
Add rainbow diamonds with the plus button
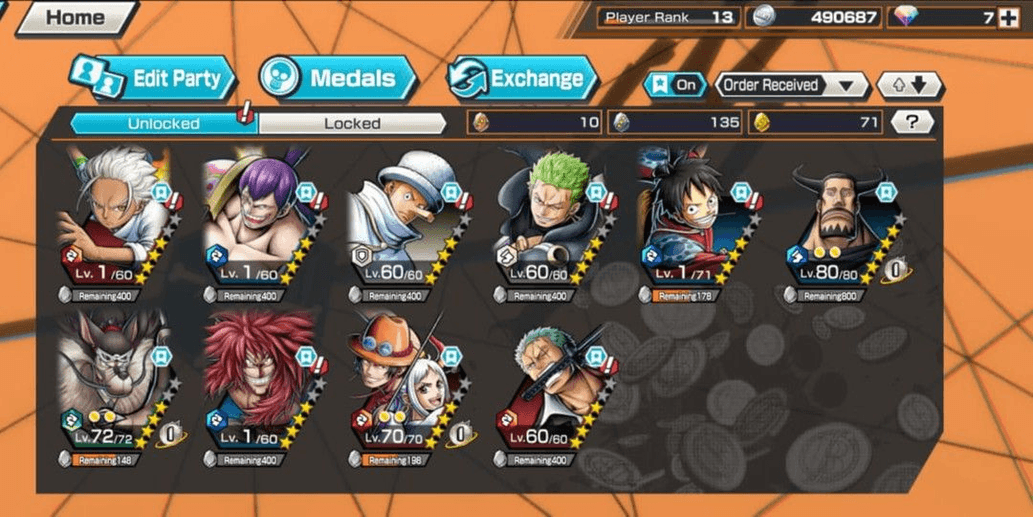[1009, 17]
